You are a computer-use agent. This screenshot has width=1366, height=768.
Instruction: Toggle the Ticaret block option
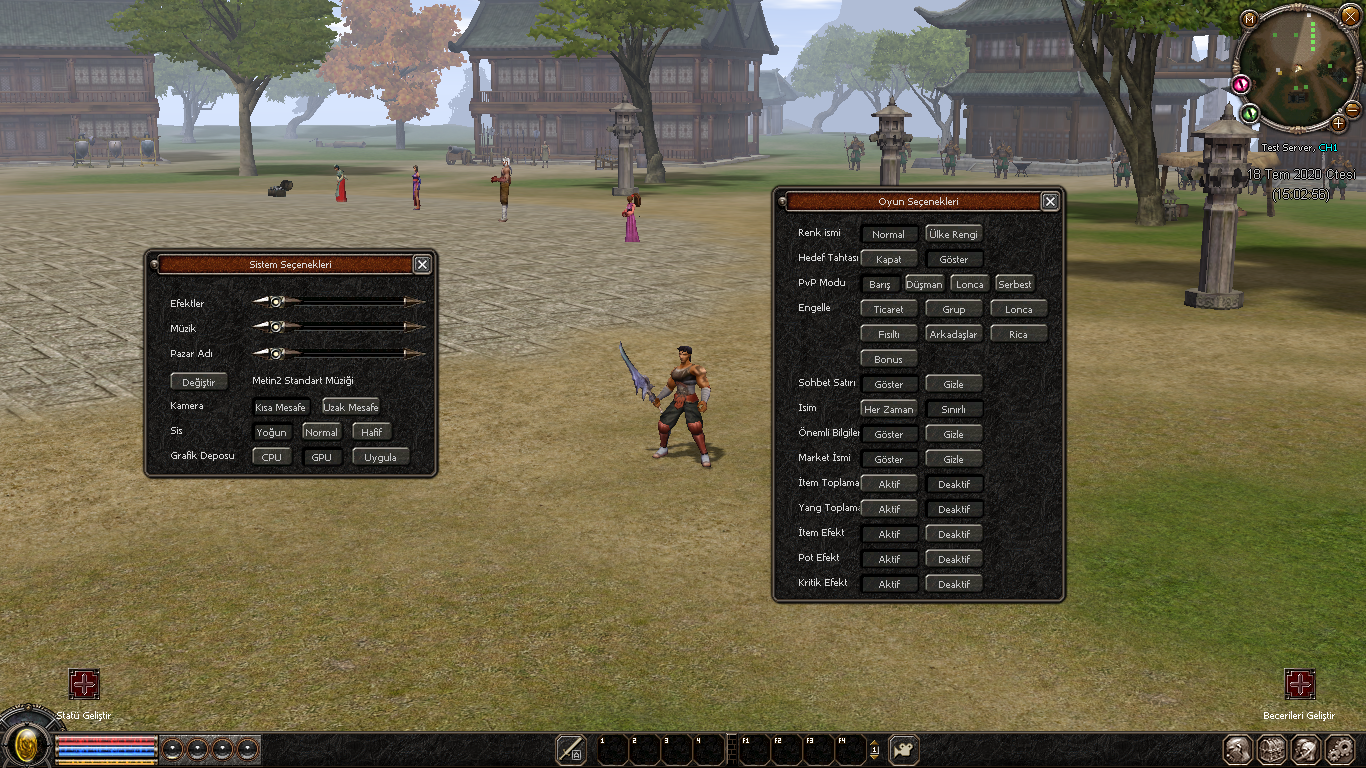(888, 309)
